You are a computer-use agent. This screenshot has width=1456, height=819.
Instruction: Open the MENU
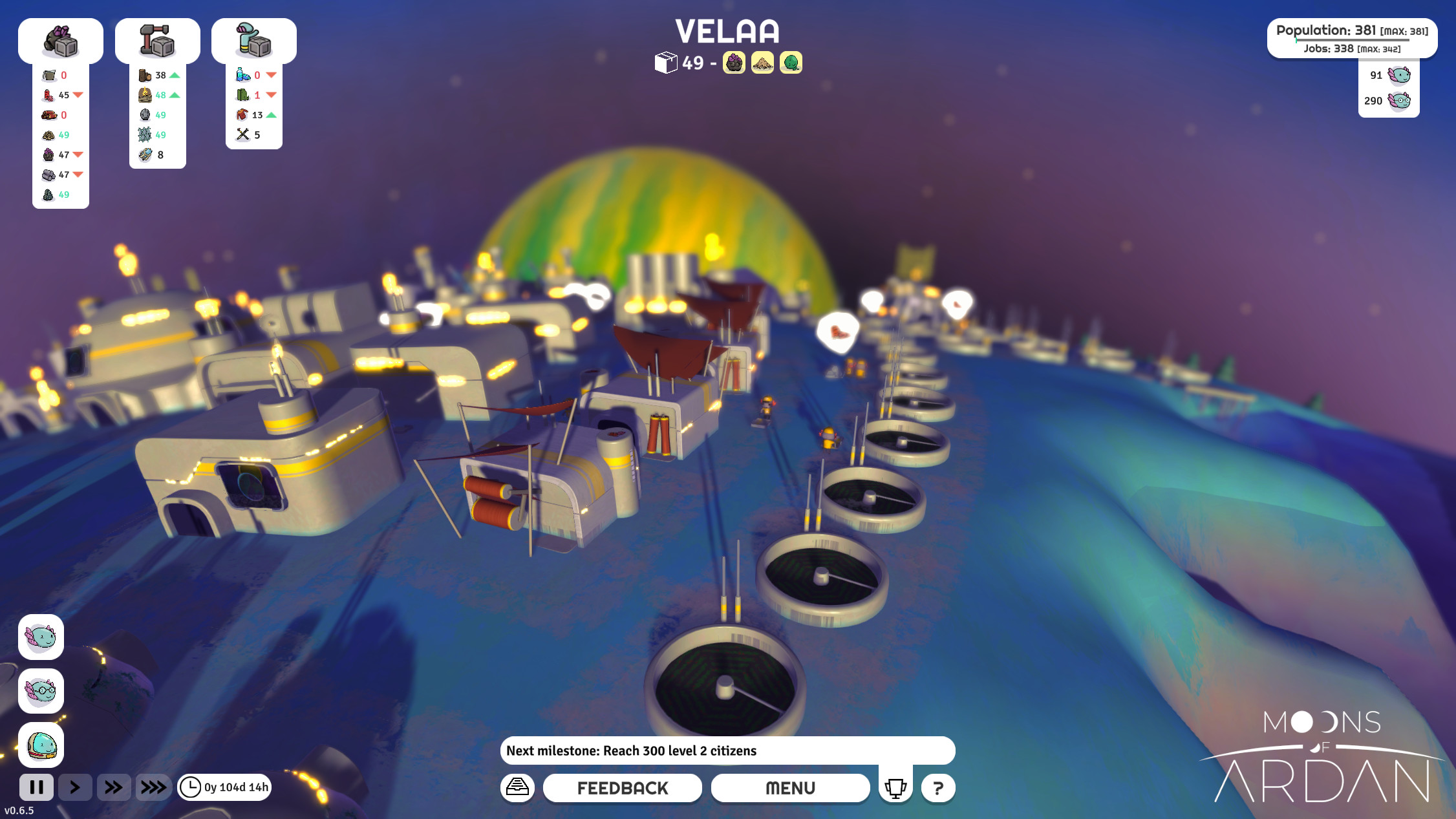coord(790,788)
